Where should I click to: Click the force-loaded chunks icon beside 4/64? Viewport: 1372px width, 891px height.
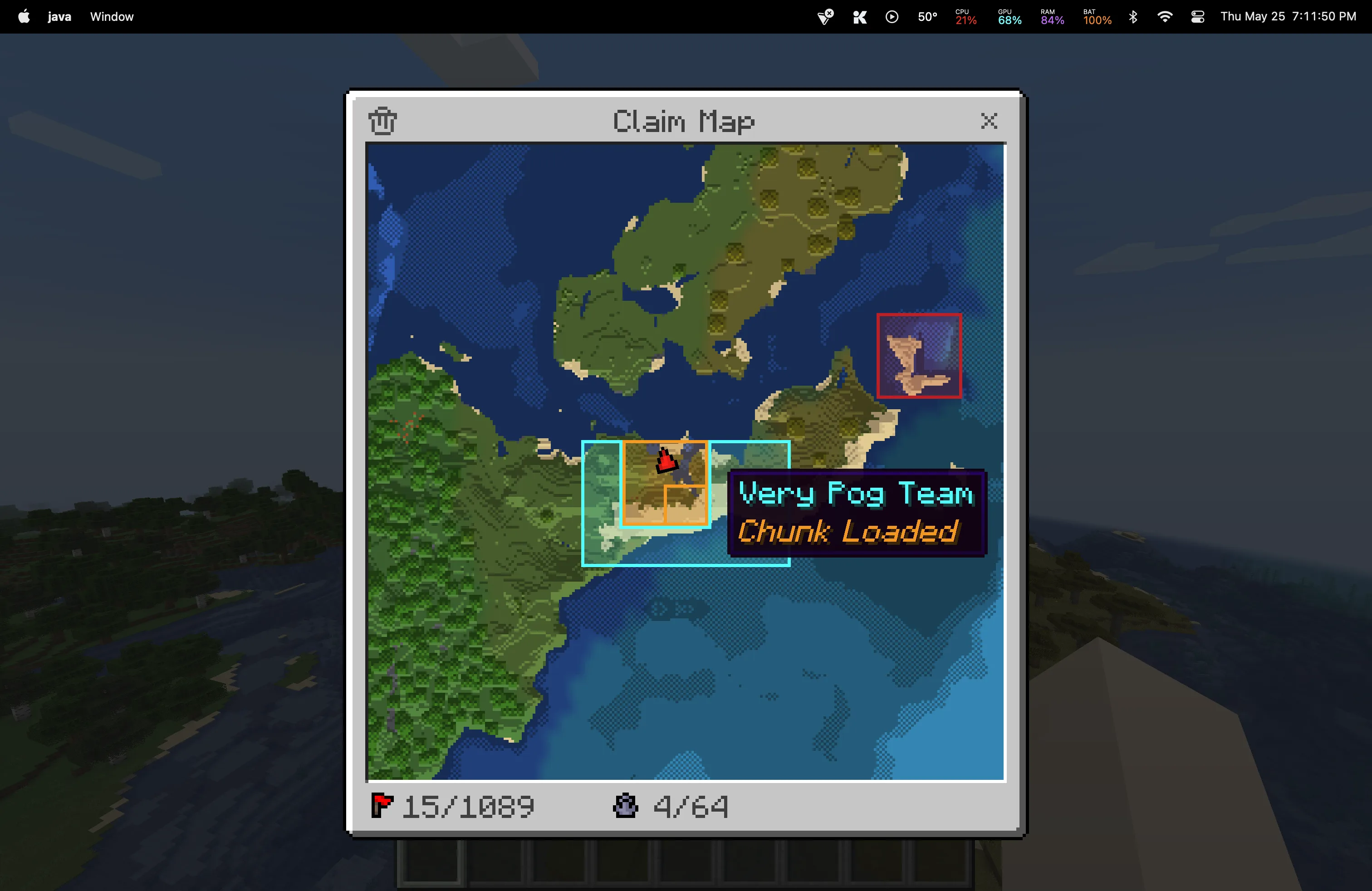point(626,806)
